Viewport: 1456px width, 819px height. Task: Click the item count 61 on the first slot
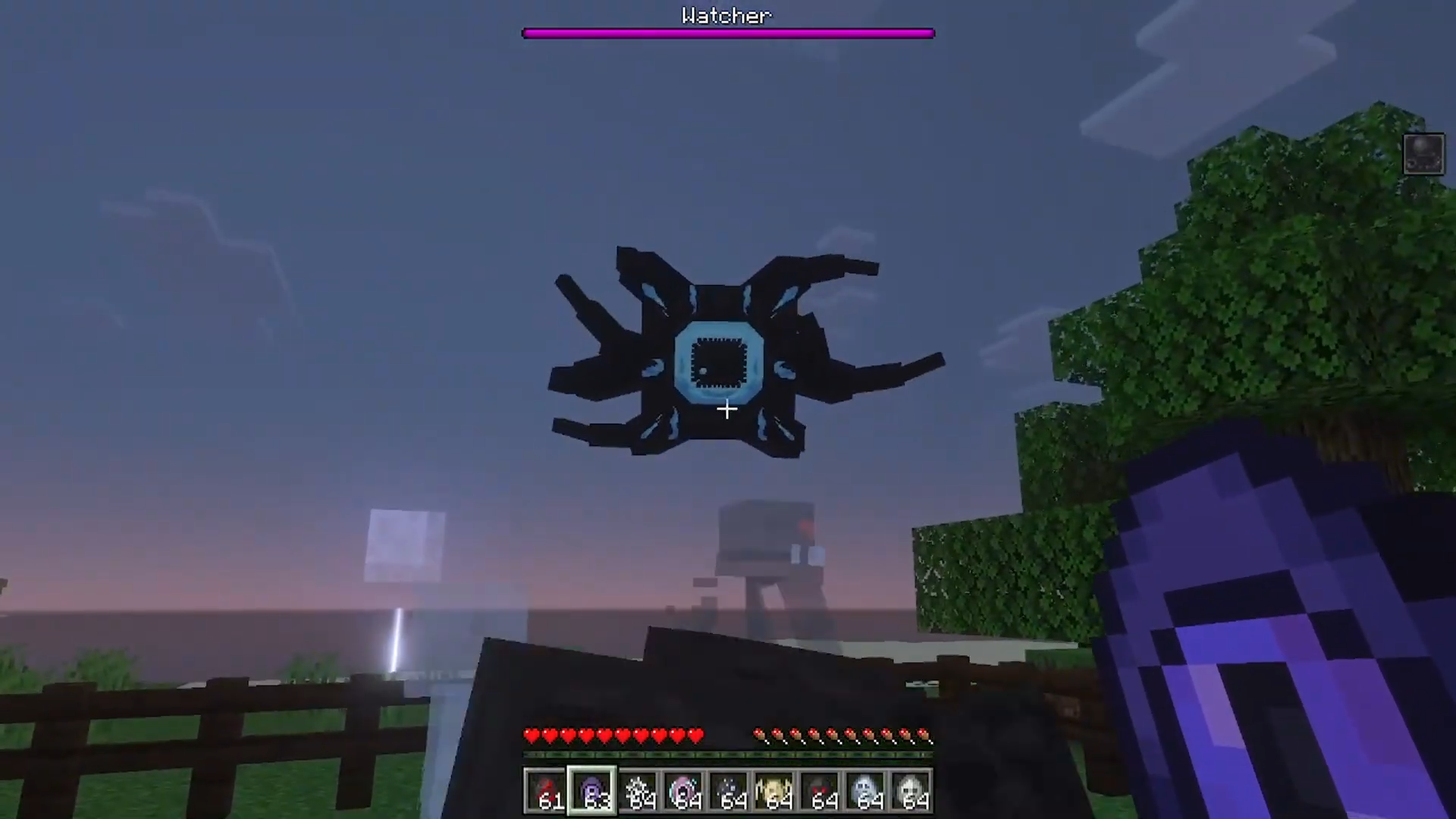(x=551, y=800)
